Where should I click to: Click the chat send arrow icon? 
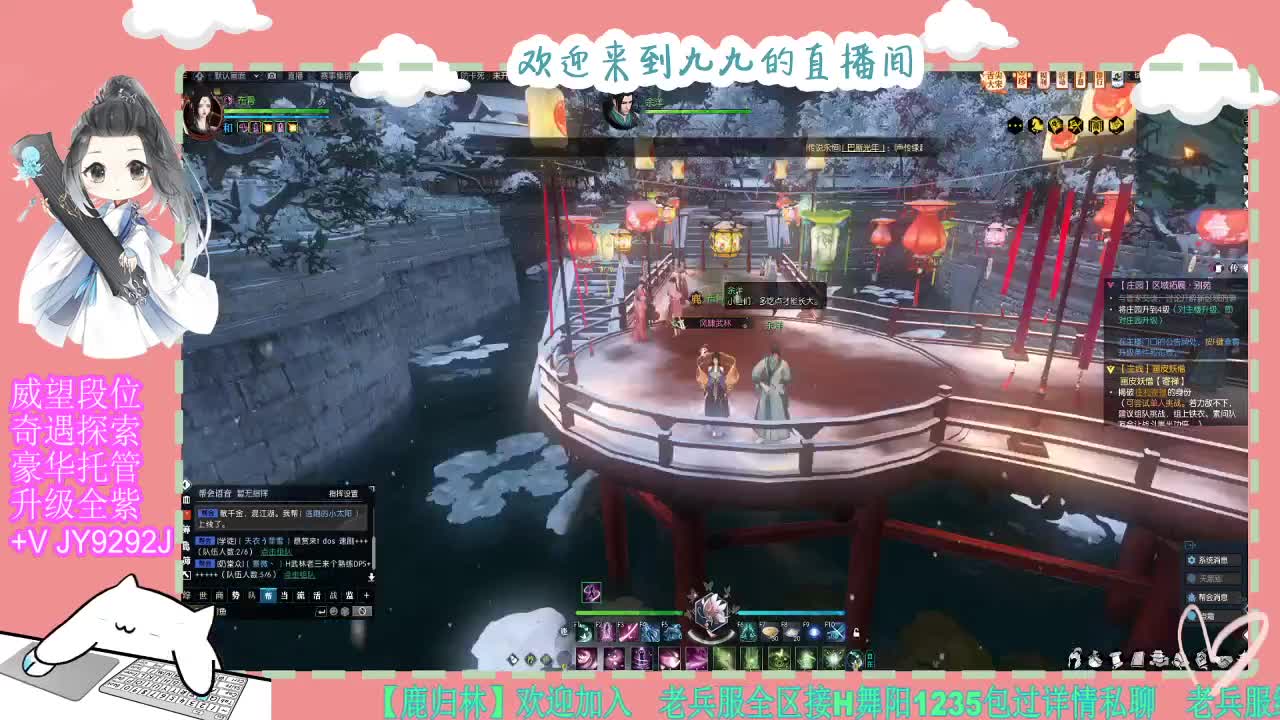click(321, 611)
